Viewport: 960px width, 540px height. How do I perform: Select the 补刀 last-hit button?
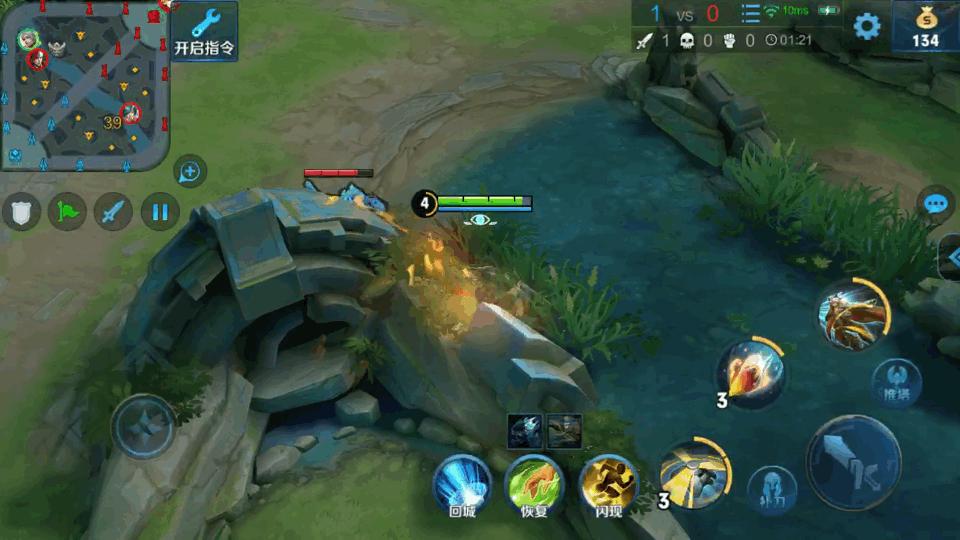coord(772,489)
